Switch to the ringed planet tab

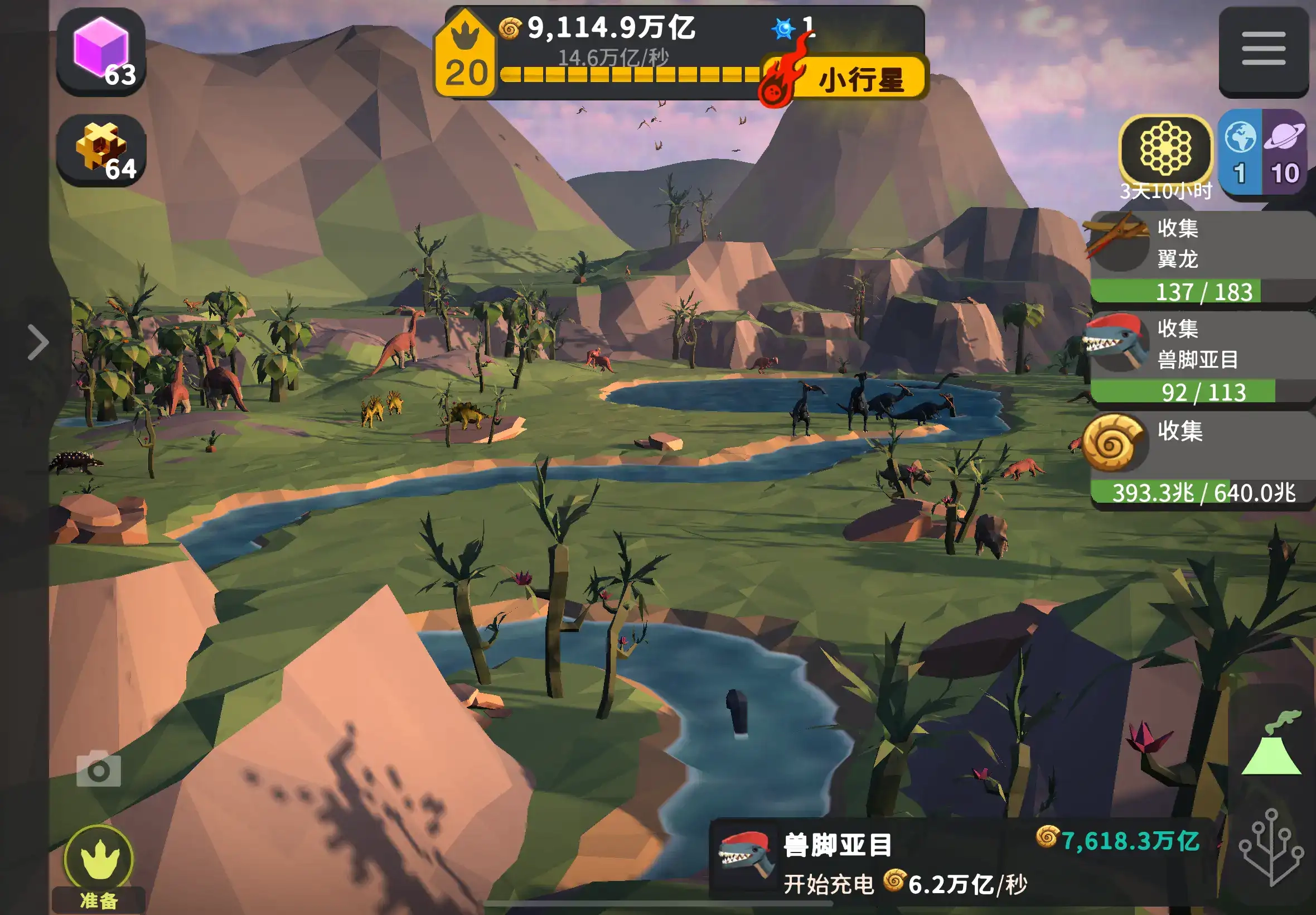pyautogui.click(x=1284, y=152)
